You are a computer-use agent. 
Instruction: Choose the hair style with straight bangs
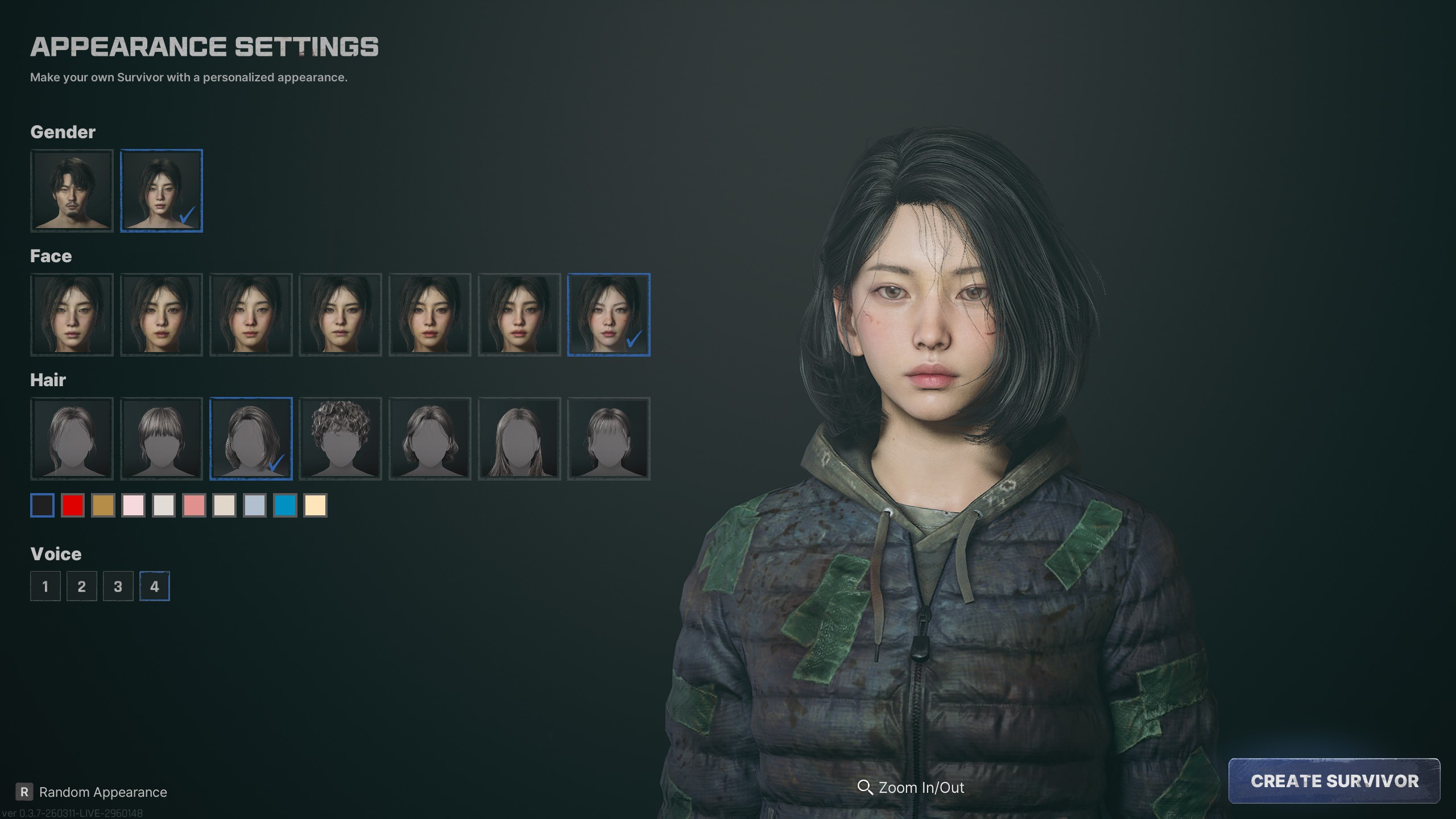click(162, 439)
